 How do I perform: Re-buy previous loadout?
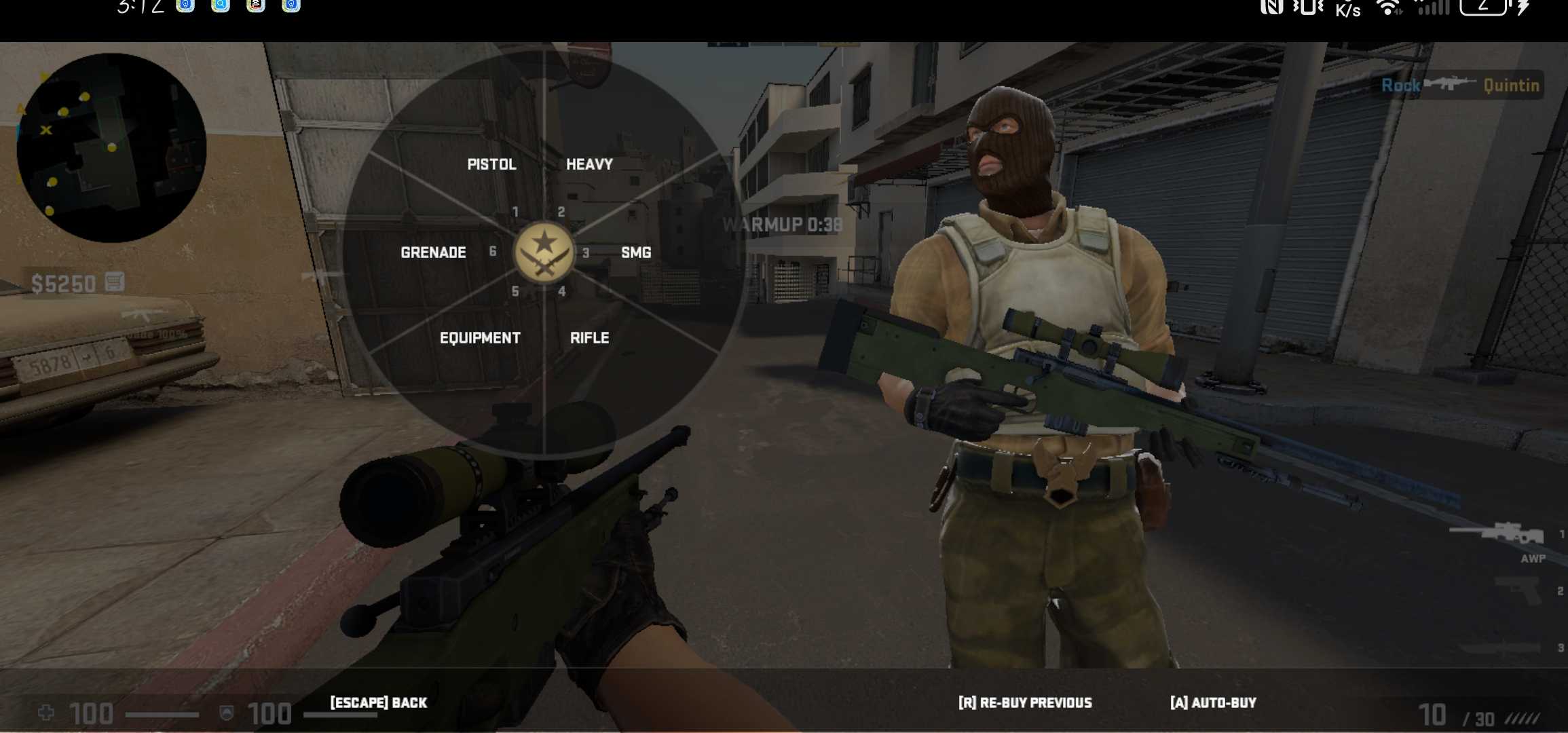pyautogui.click(x=1025, y=702)
